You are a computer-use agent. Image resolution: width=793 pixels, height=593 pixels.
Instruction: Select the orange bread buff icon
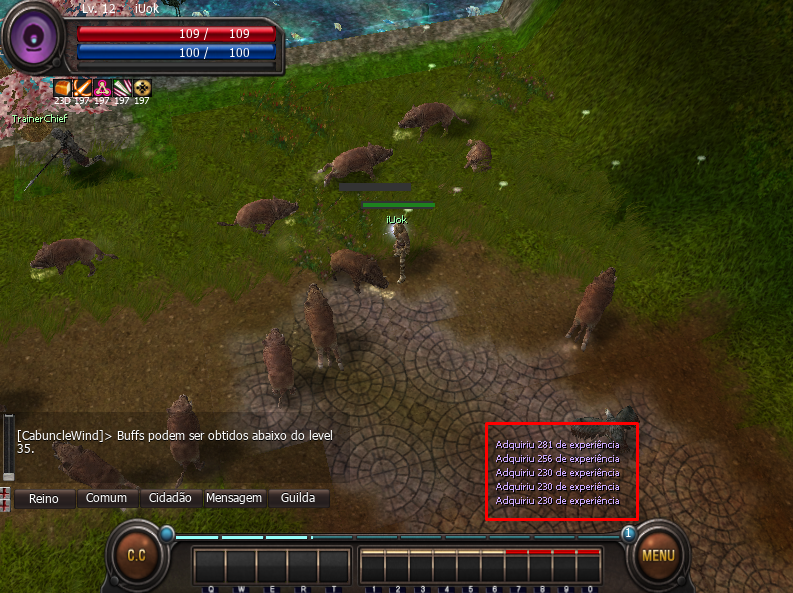[x=62, y=87]
